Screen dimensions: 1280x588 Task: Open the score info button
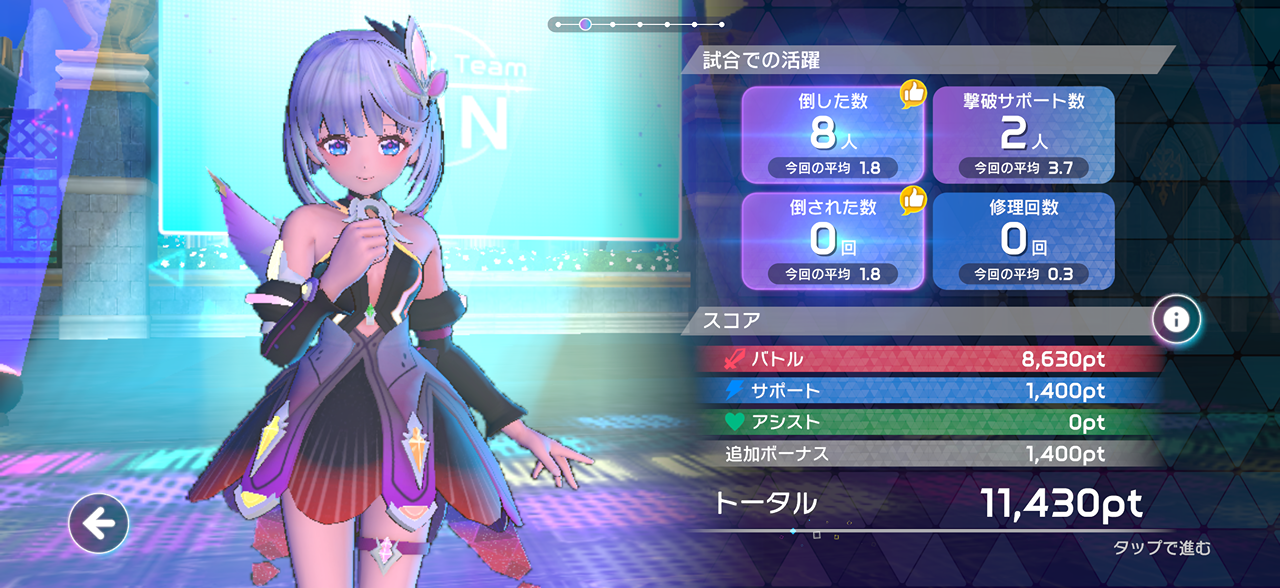pos(1176,320)
